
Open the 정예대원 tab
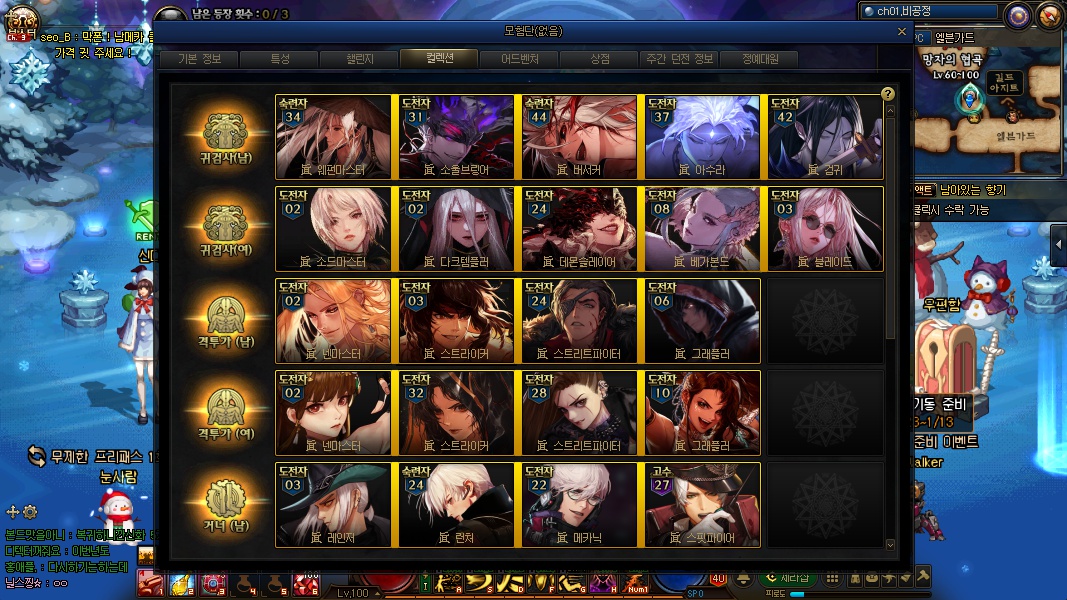760,59
